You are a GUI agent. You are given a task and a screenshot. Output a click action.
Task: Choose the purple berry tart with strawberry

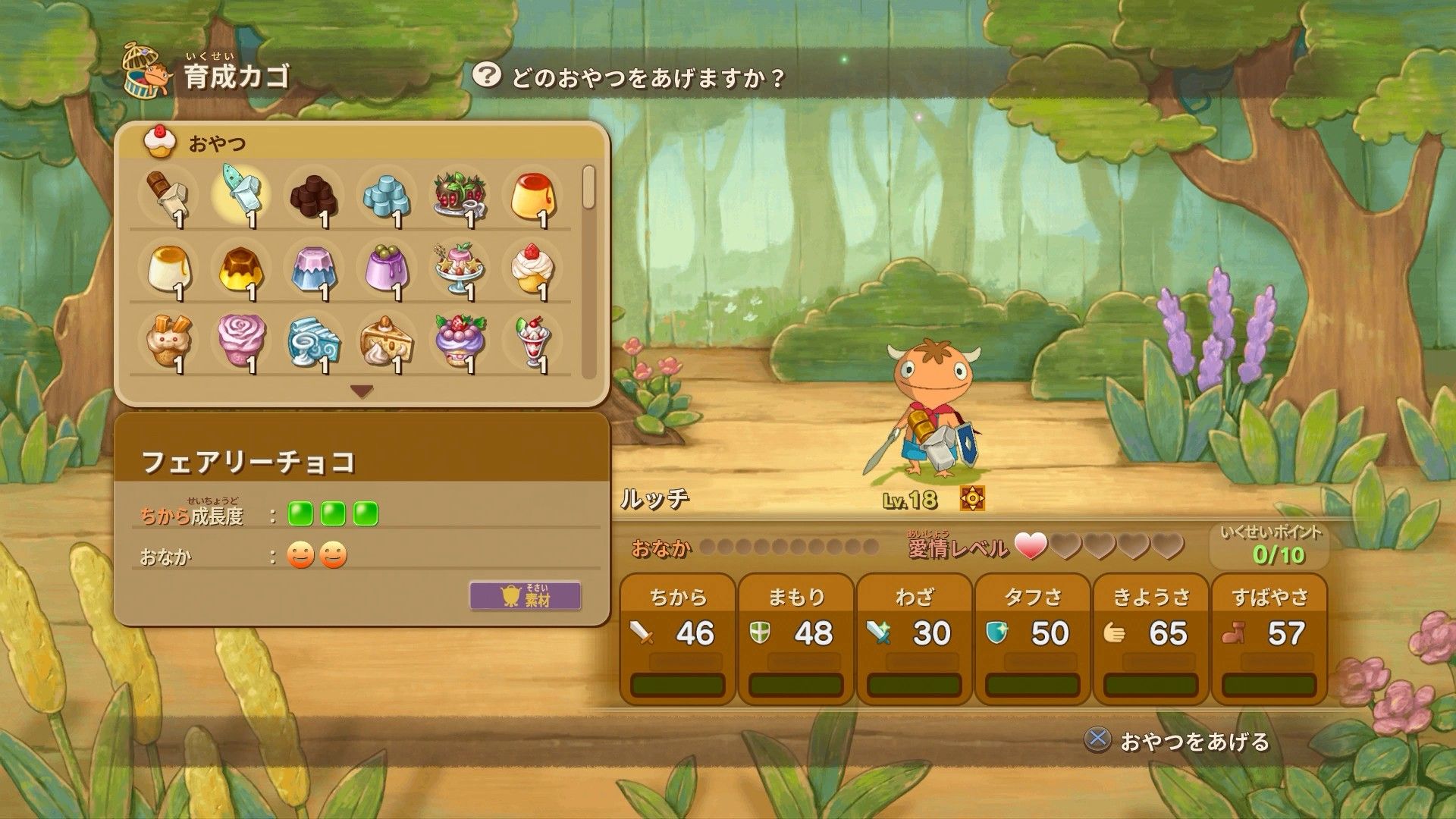coord(459,341)
